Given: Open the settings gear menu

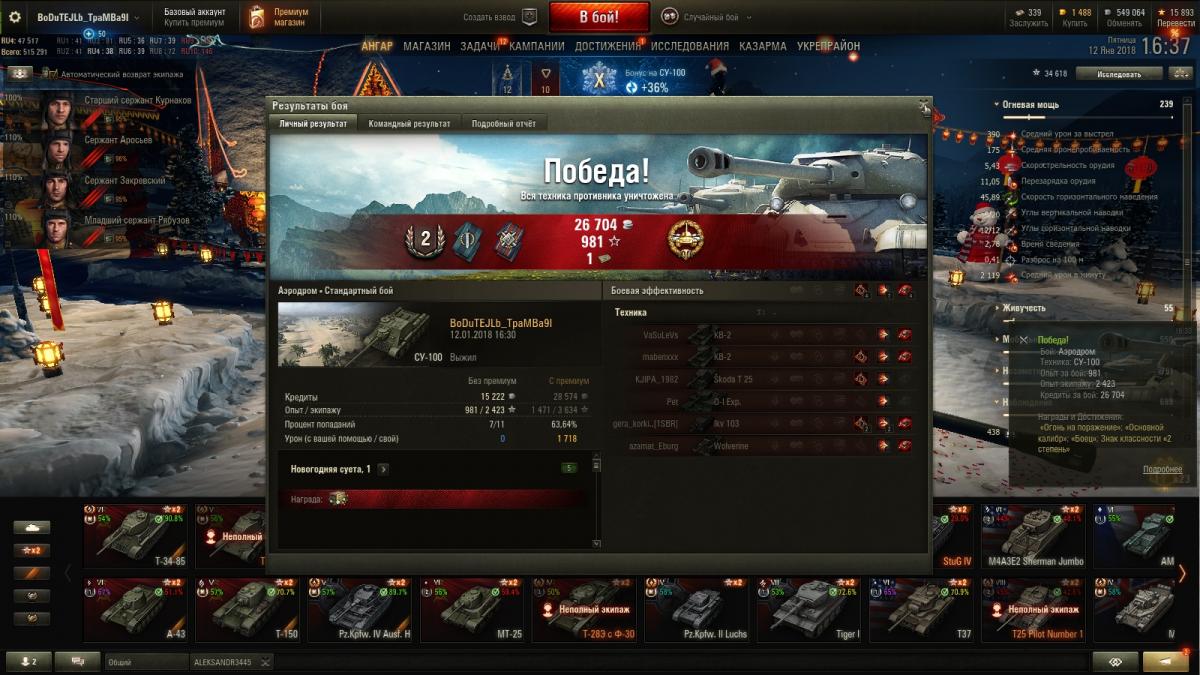Looking at the screenshot, I should pos(15,17).
